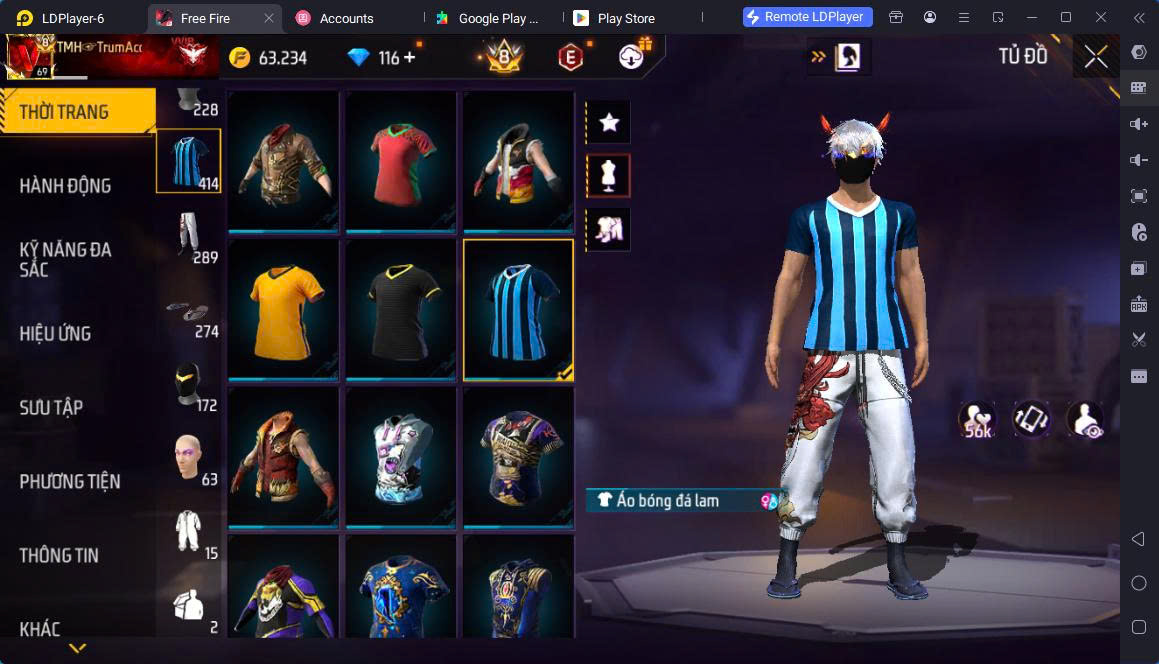Open the mask subcategory with 172 items
The image size is (1159, 664).
[x=189, y=386]
